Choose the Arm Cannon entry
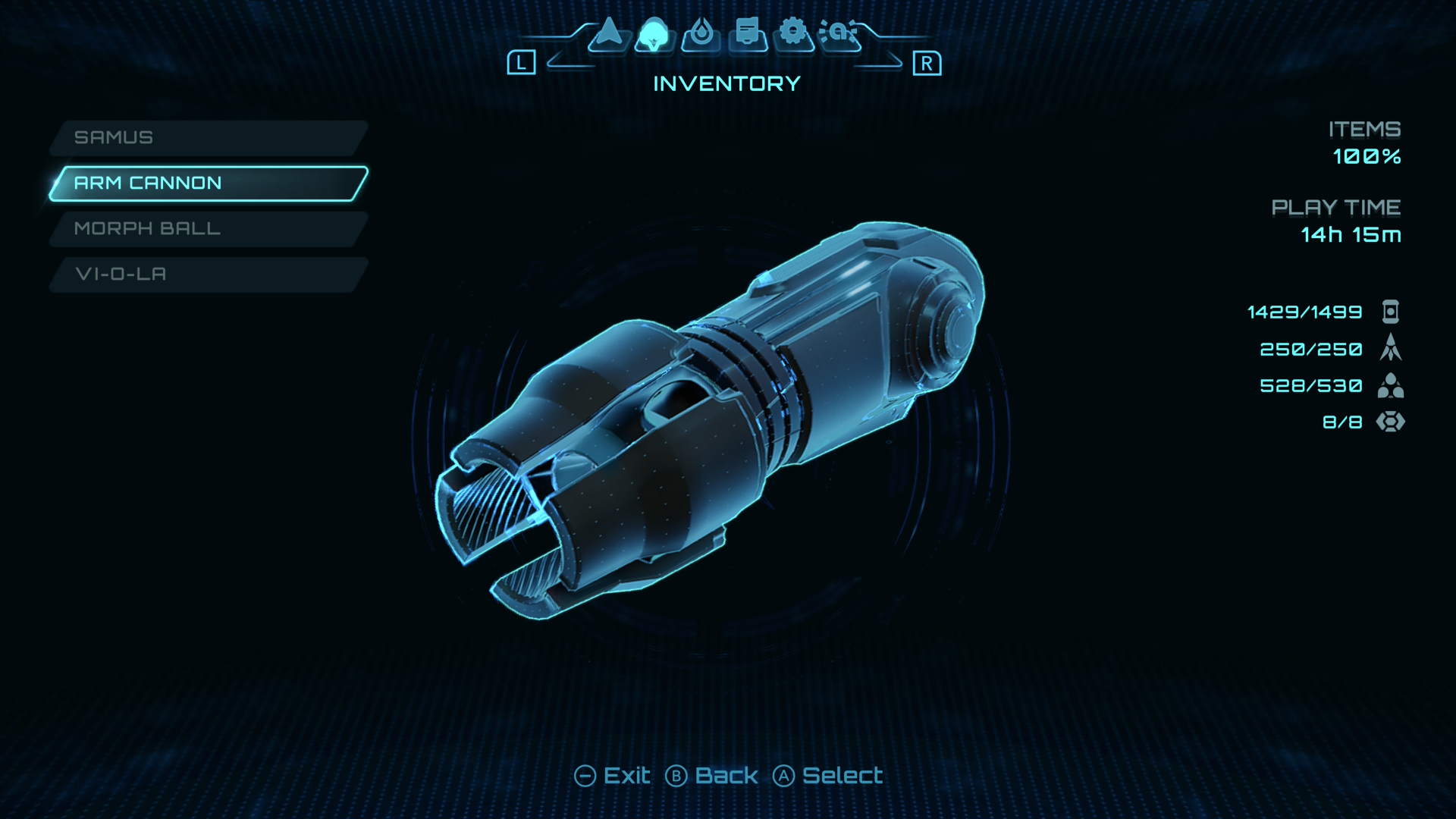 [x=208, y=184]
